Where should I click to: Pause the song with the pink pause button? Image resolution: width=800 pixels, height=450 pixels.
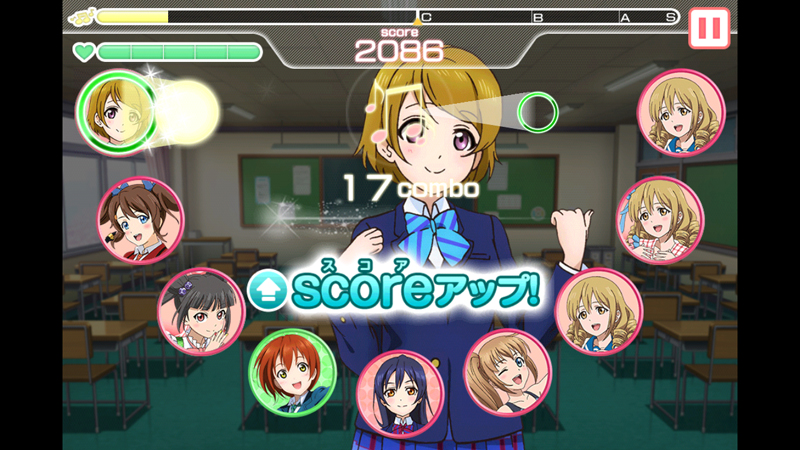(709, 28)
